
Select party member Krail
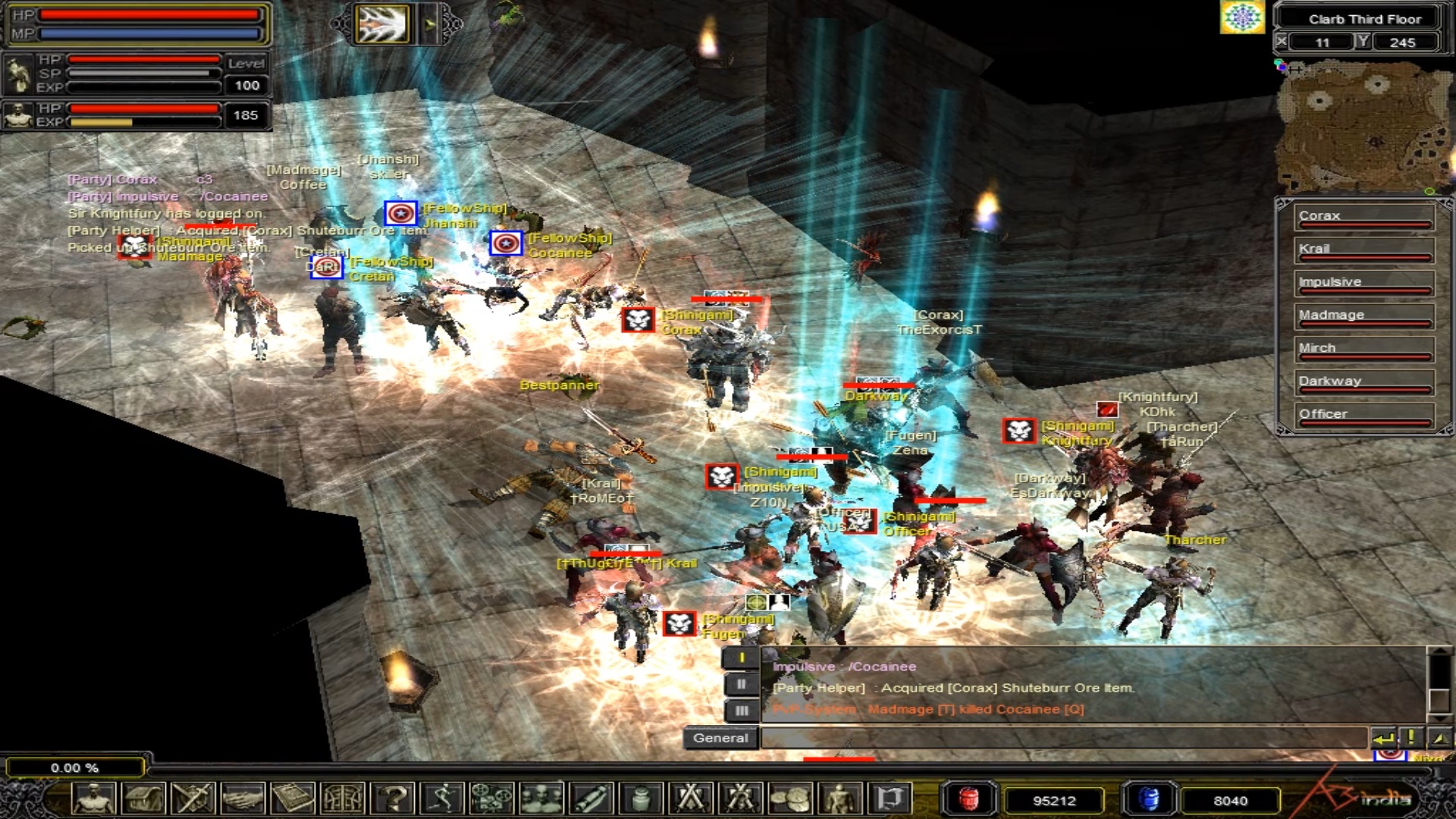[x=1363, y=250]
